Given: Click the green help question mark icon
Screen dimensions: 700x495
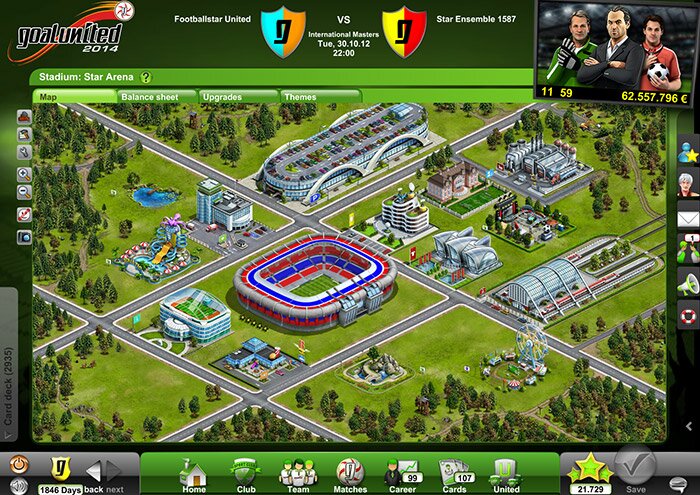Looking at the screenshot, I should 146,76.
